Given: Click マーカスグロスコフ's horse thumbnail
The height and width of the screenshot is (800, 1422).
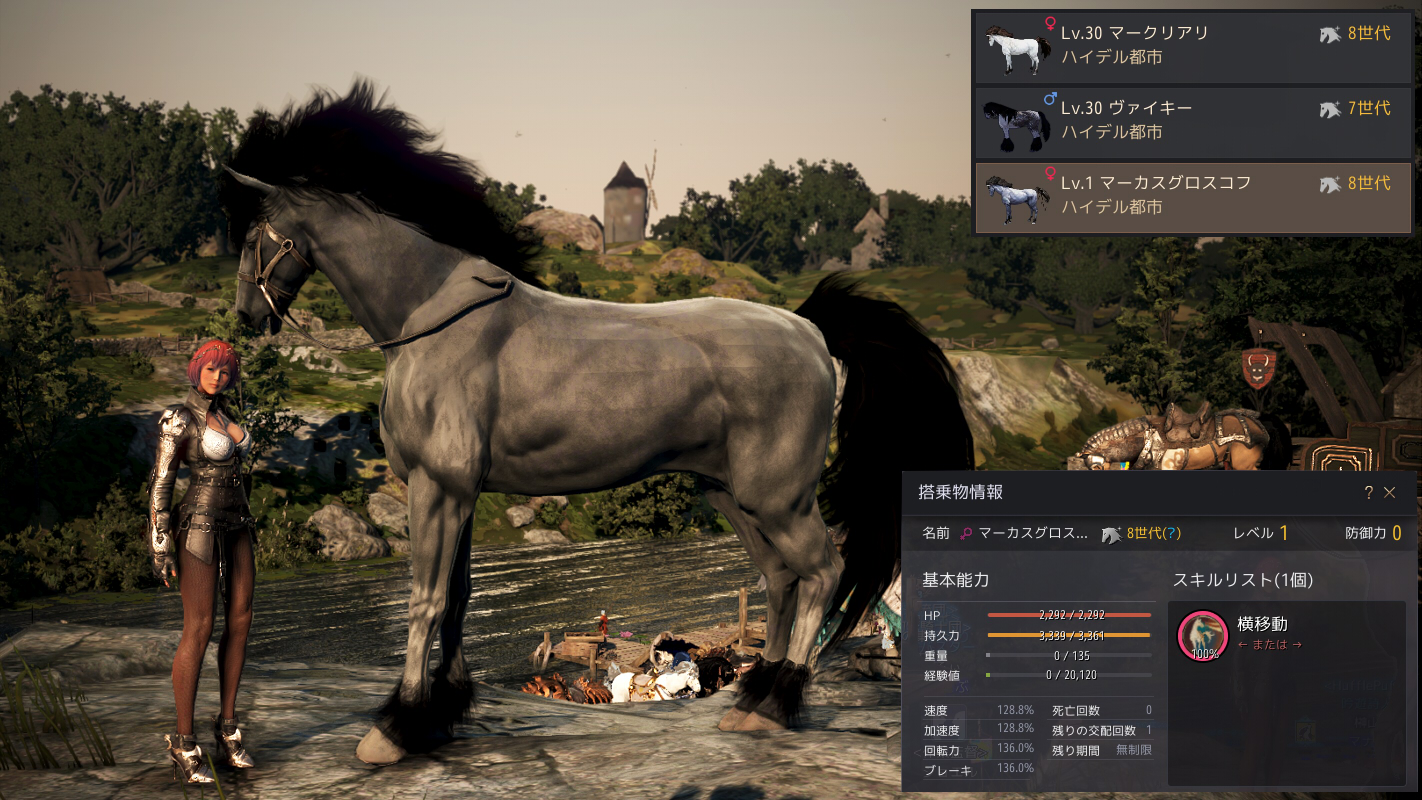Looking at the screenshot, I should click(x=1016, y=198).
